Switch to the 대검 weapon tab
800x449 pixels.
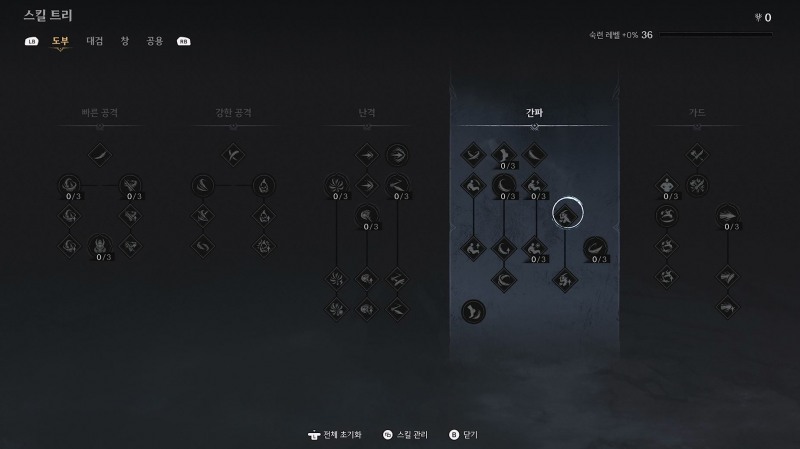95,41
